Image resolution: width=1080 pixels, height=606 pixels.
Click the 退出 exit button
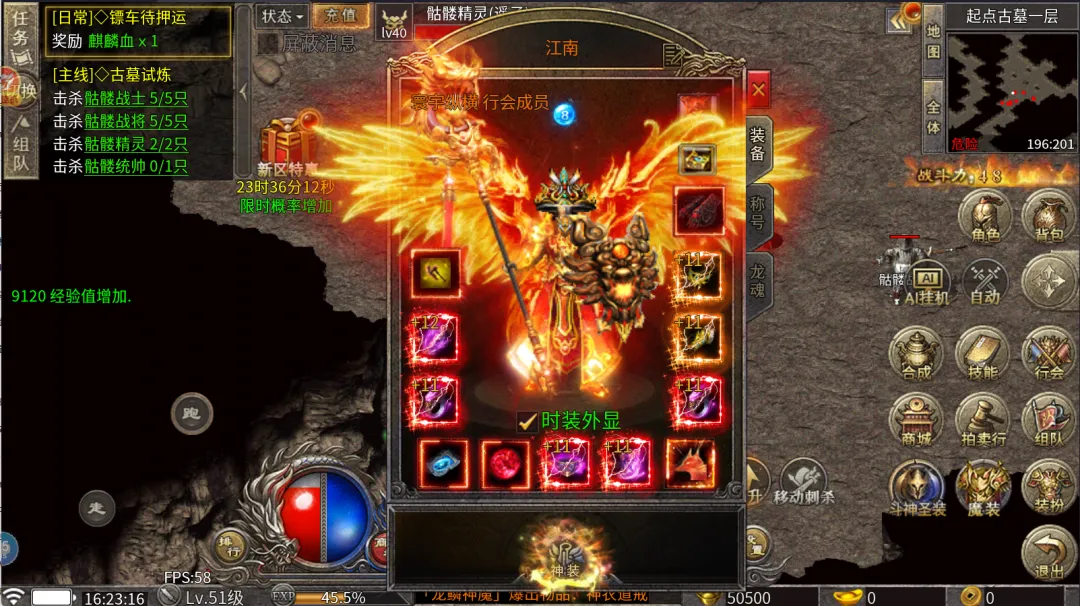click(1048, 553)
